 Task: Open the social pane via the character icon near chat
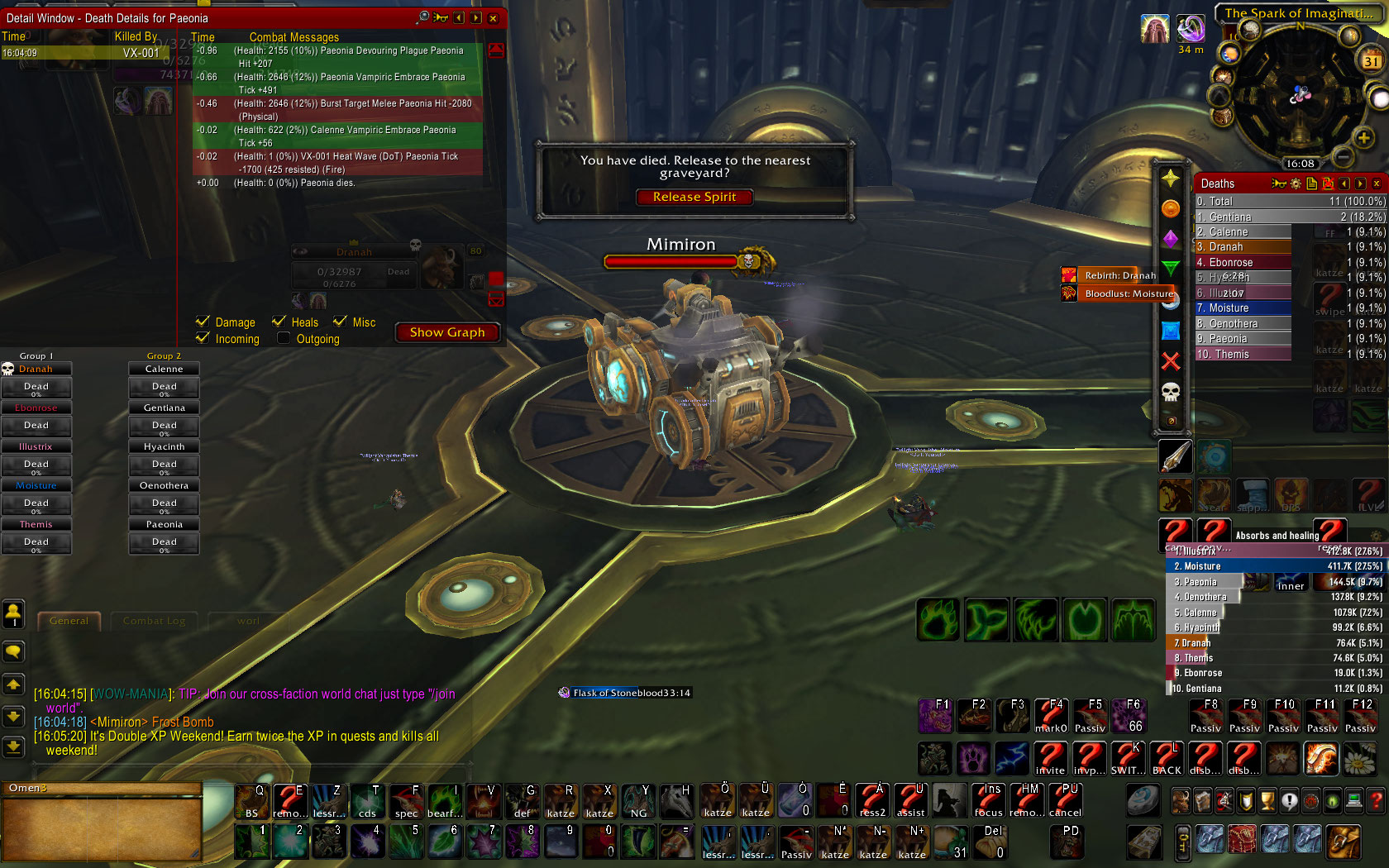(13, 614)
